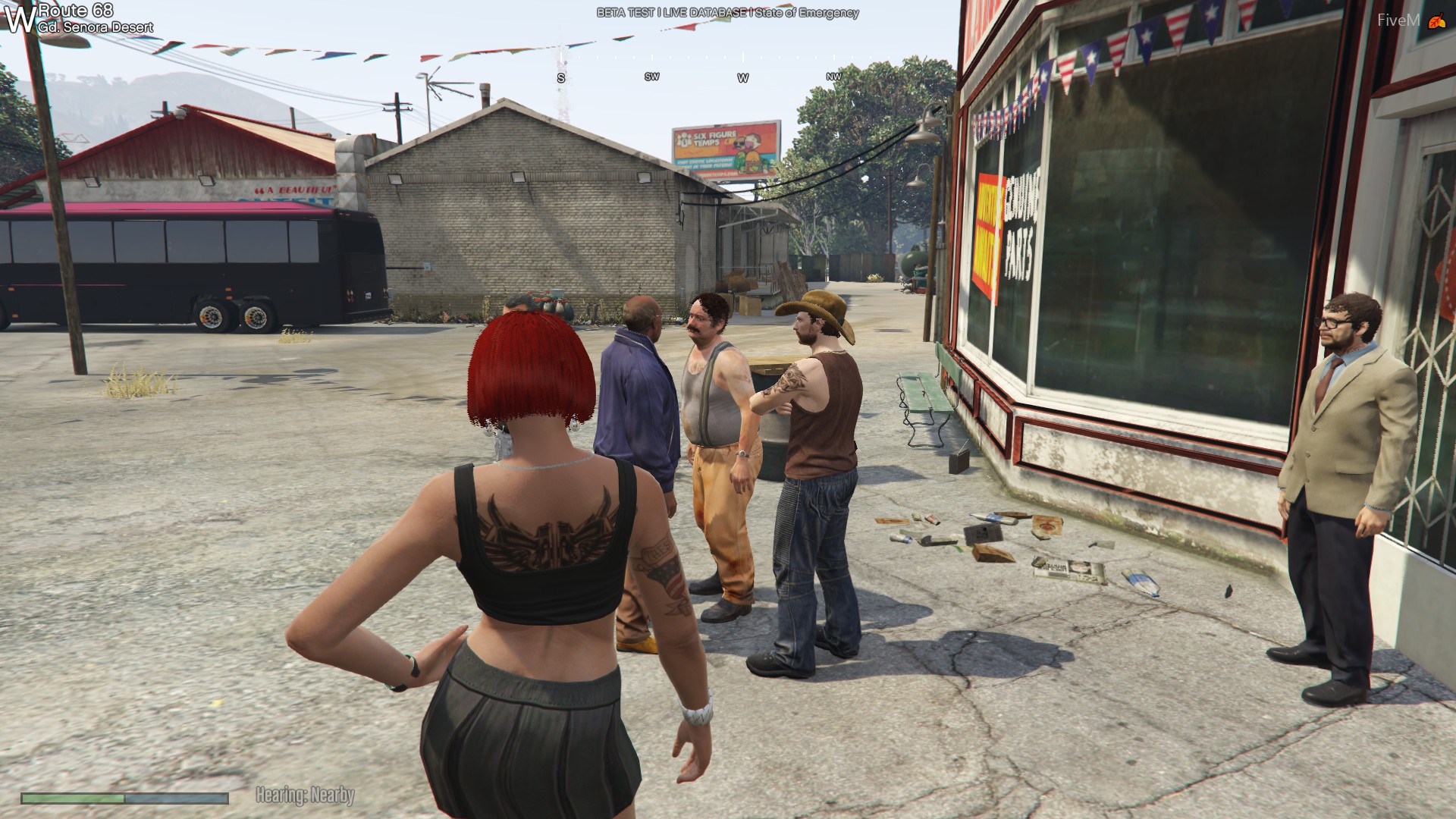Click the Route 68 street location label
1456x819 pixels.
click(x=76, y=11)
